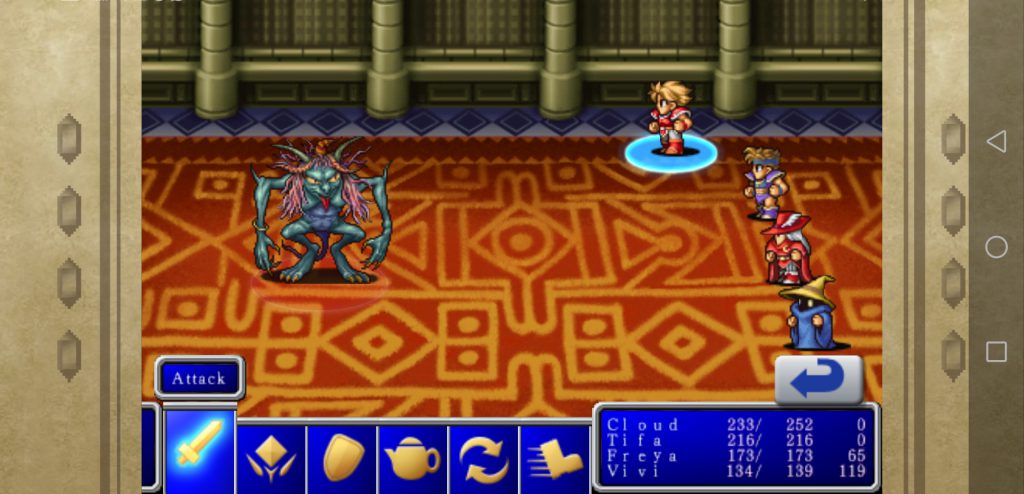Select the sword Attack command
This screenshot has height=494, width=1024.
[200, 449]
